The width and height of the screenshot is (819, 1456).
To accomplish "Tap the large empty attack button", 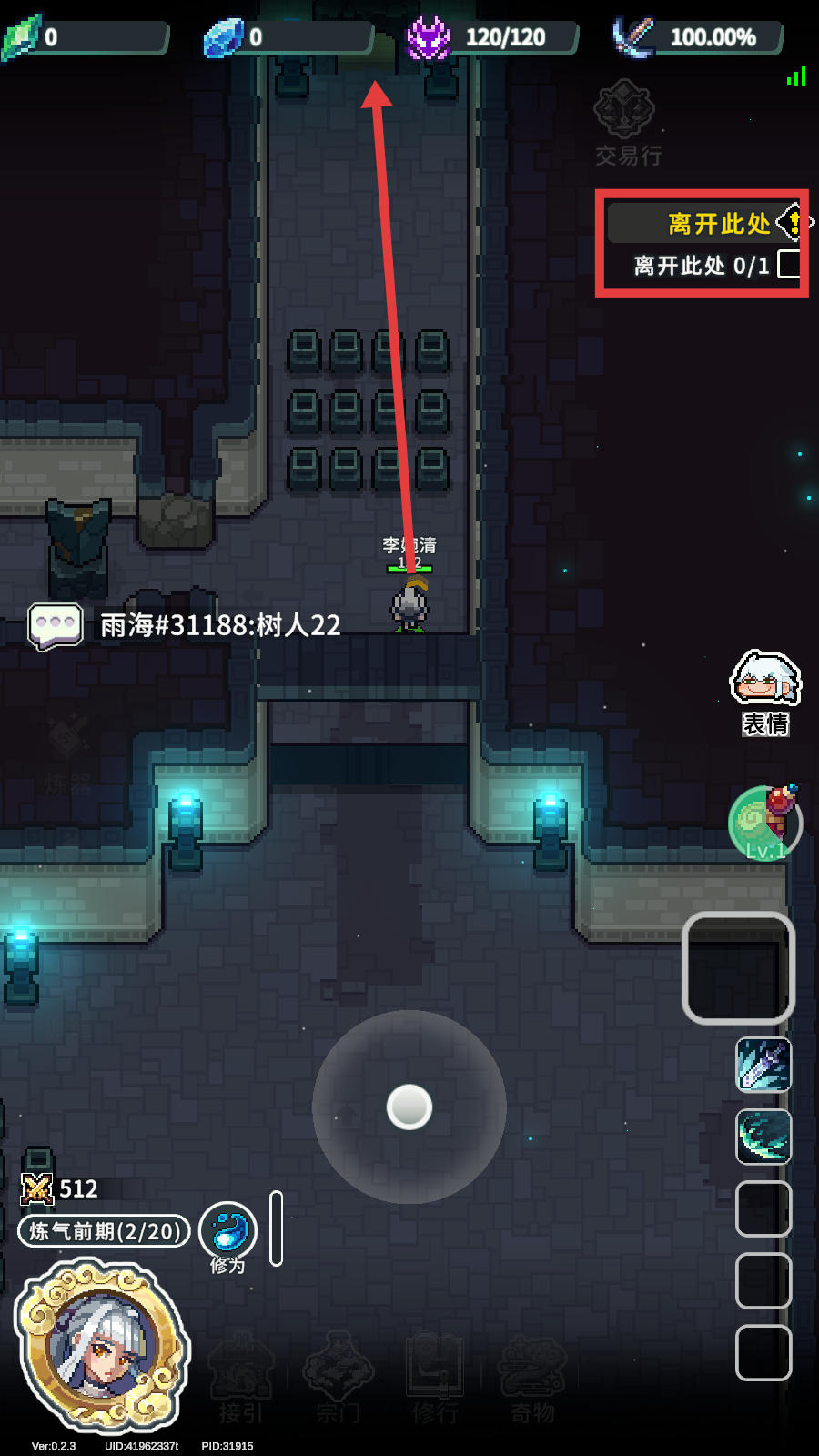I will (x=738, y=967).
